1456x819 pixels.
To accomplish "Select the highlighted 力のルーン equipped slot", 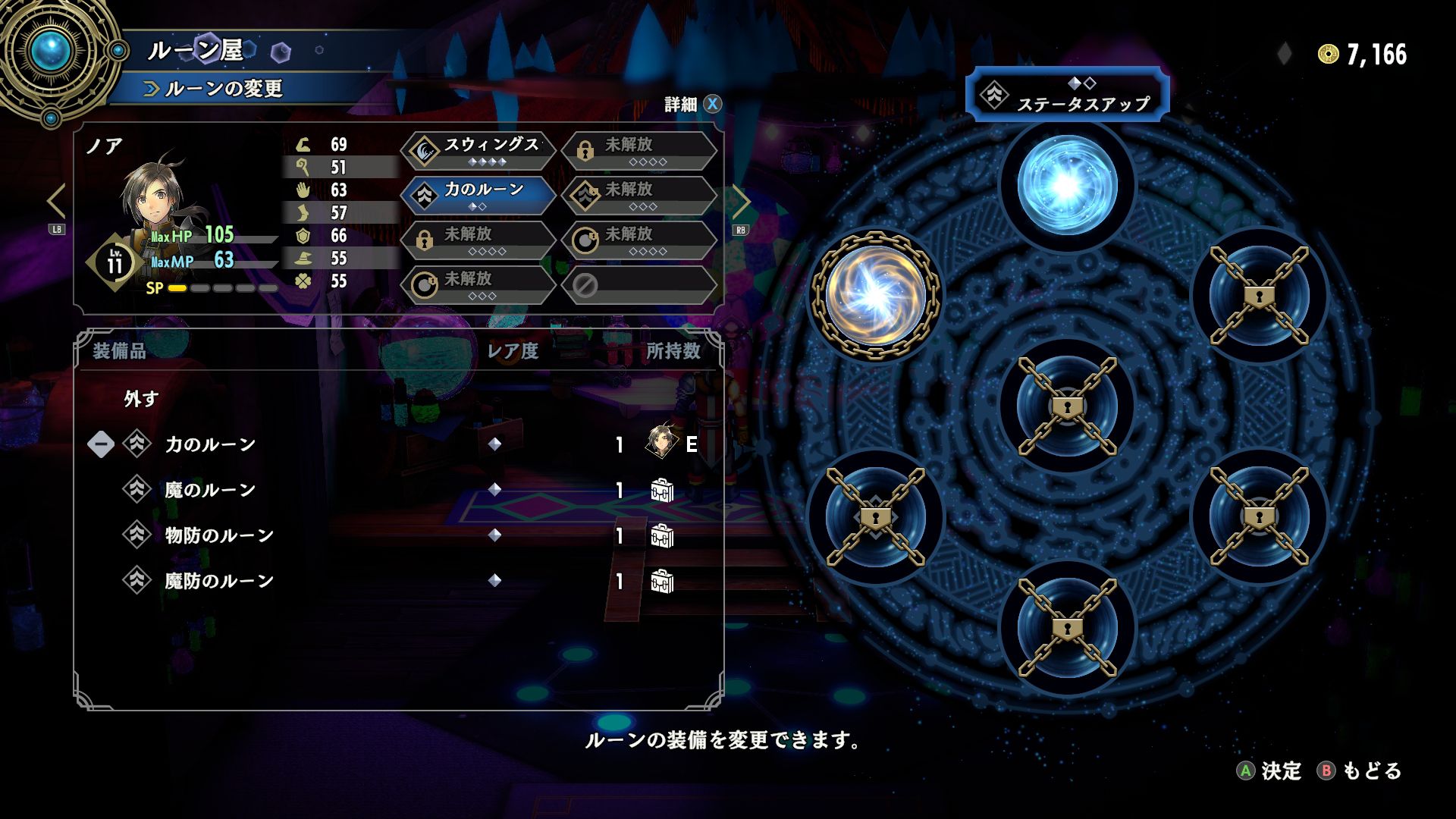I will 479,195.
